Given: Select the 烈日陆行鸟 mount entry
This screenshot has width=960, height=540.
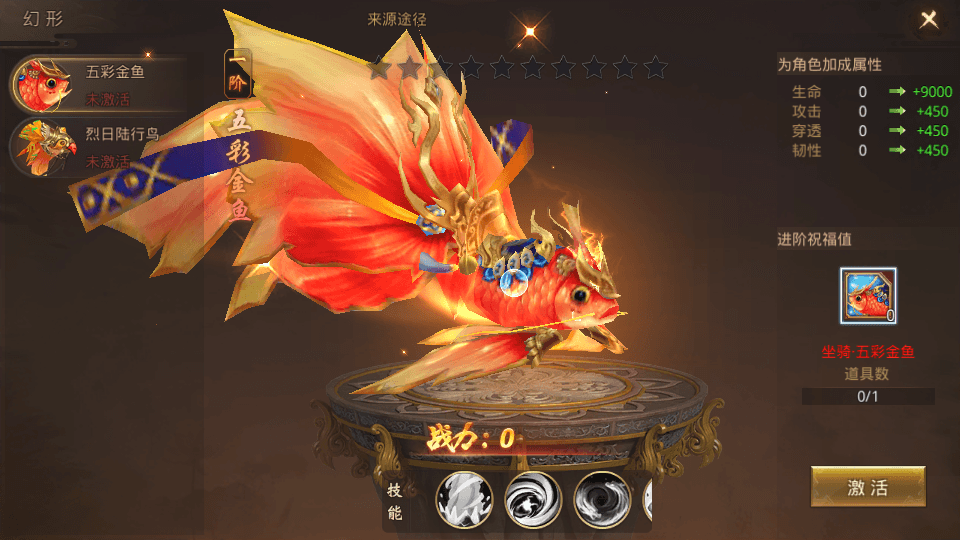Looking at the screenshot, I should coord(95,146).
